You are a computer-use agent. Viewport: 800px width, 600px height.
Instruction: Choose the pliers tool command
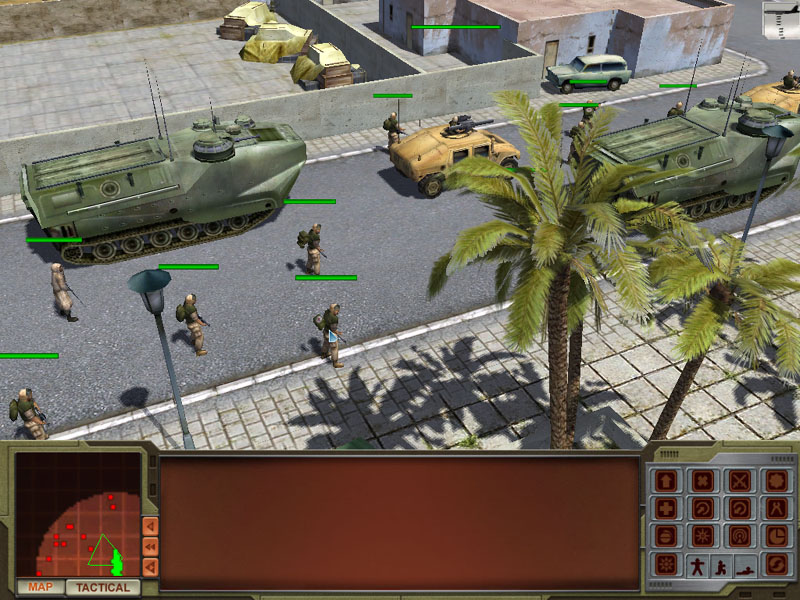pyautogui.click(x=776, y=508)
